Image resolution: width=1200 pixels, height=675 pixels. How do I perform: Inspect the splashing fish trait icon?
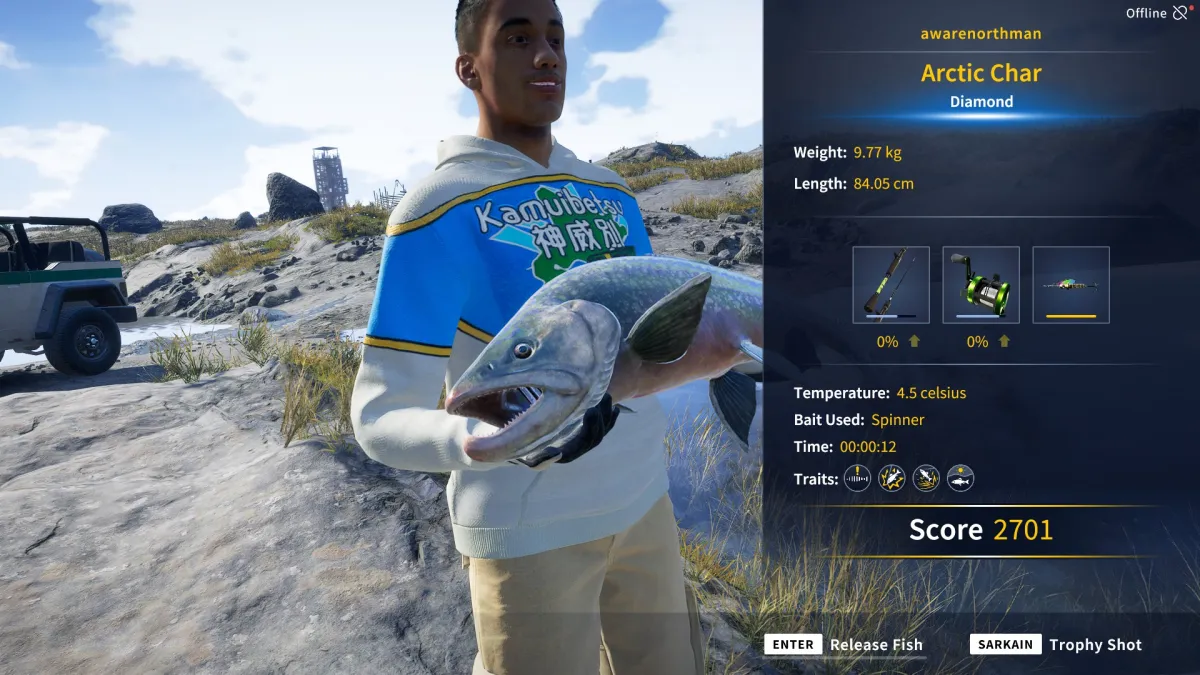[926, 478]
